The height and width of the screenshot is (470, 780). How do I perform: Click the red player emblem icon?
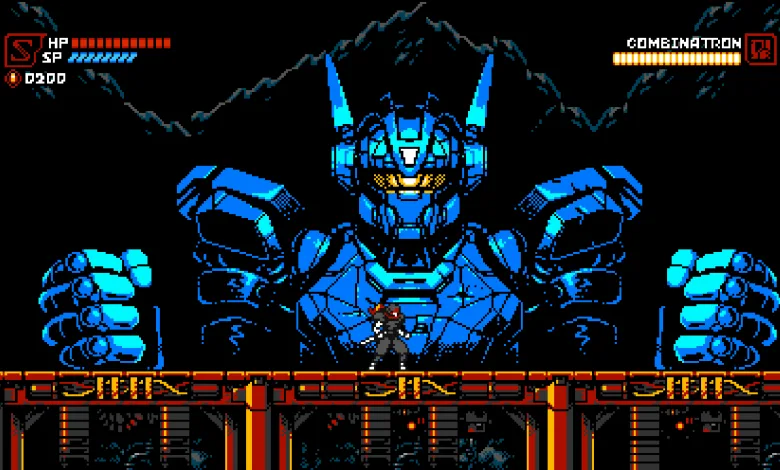pyautogui.click(x=21, y=50)
